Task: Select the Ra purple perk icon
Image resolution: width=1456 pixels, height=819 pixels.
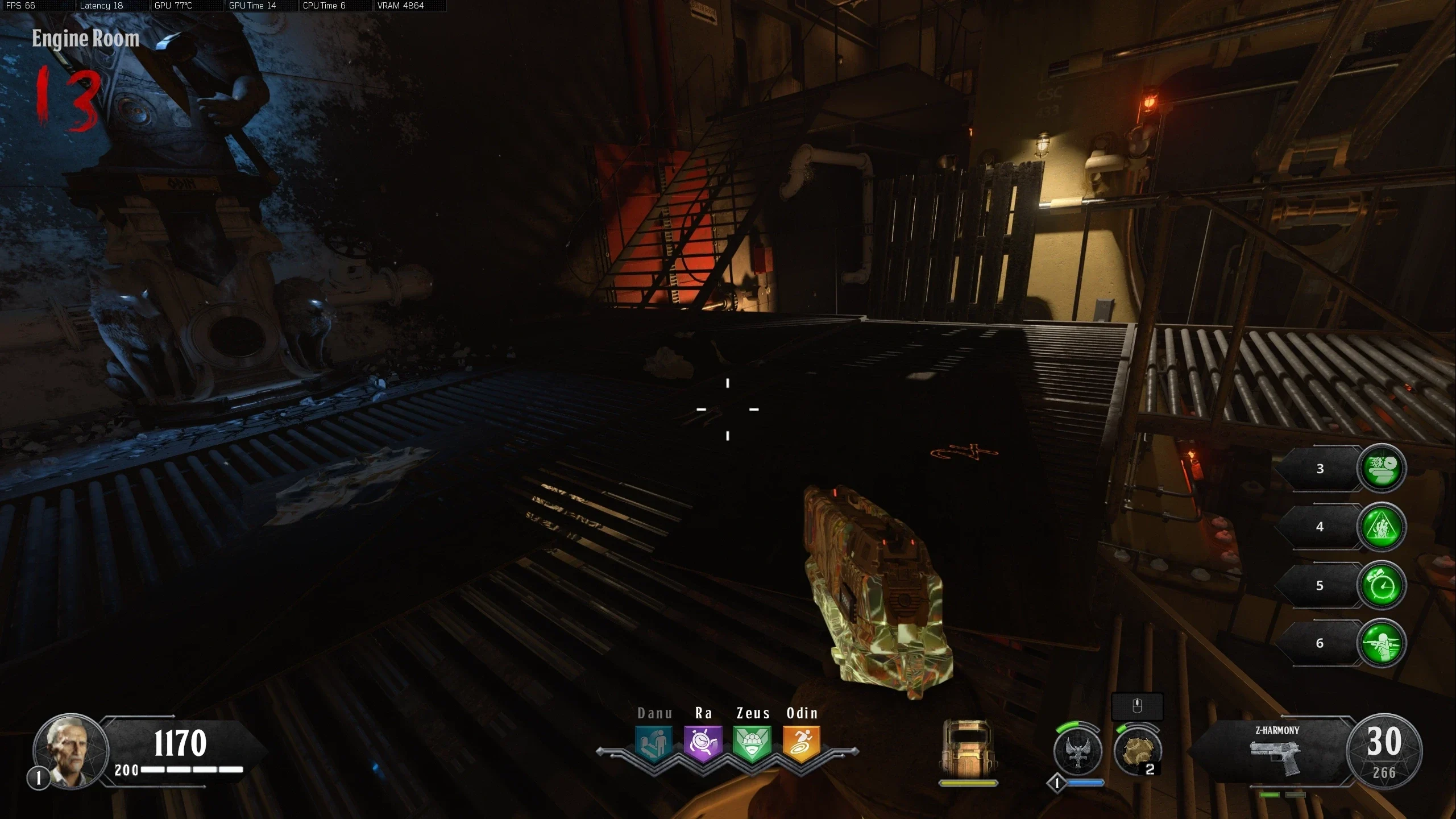Action: click(x=703, y=743)
